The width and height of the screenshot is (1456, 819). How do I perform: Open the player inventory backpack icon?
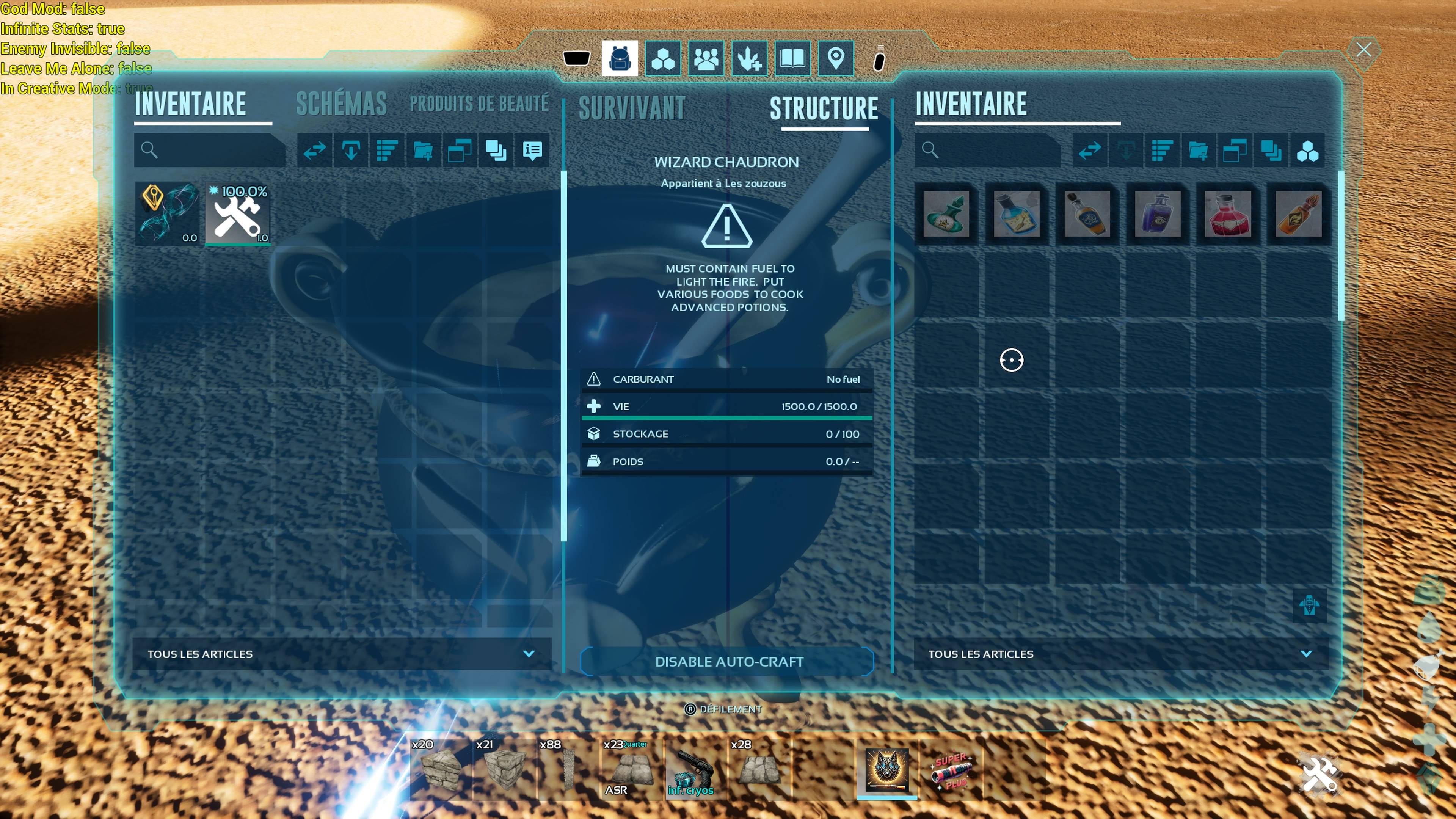click(x=620, y=58)
